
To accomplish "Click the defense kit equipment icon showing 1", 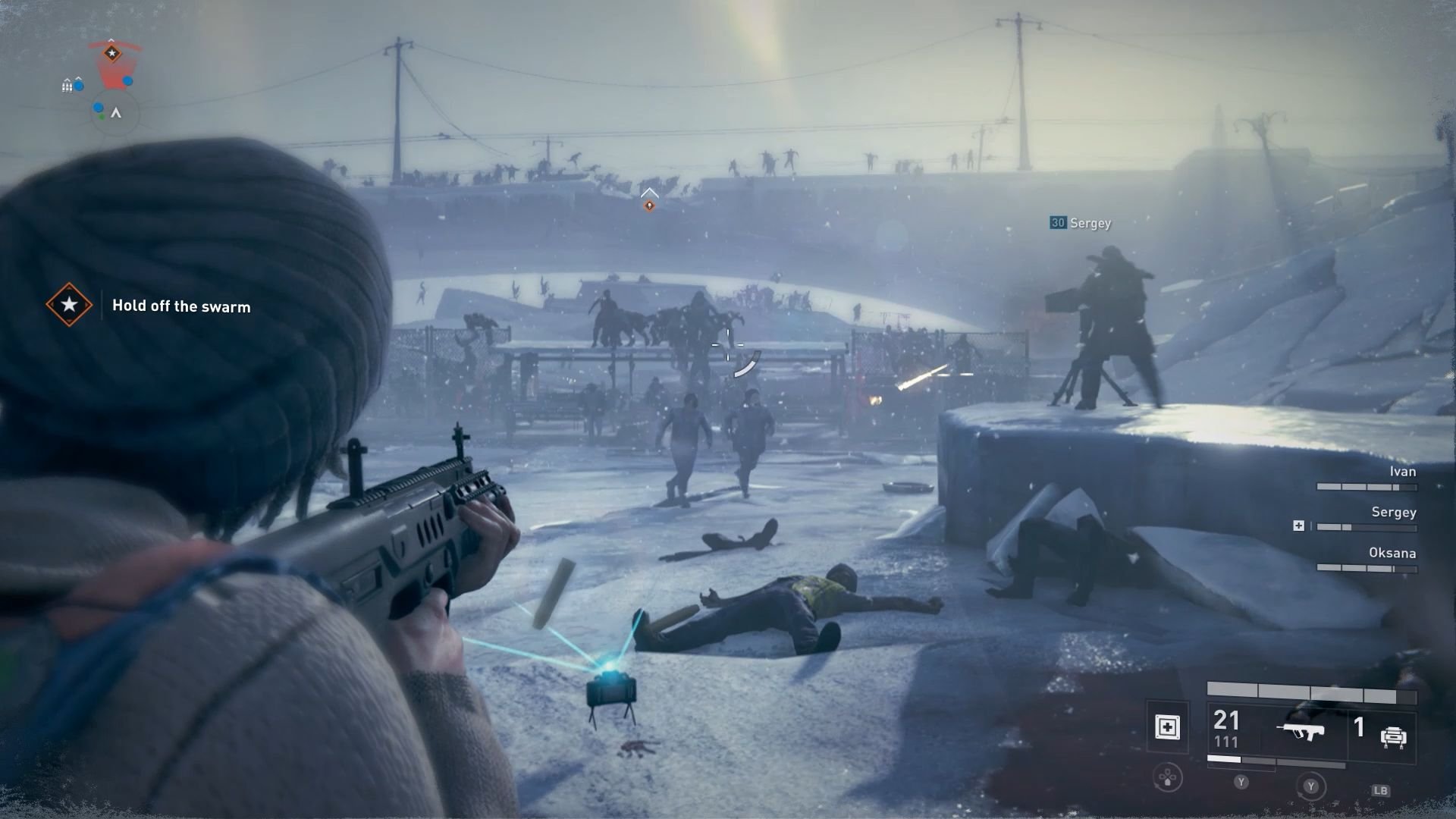I will 1392,733.
